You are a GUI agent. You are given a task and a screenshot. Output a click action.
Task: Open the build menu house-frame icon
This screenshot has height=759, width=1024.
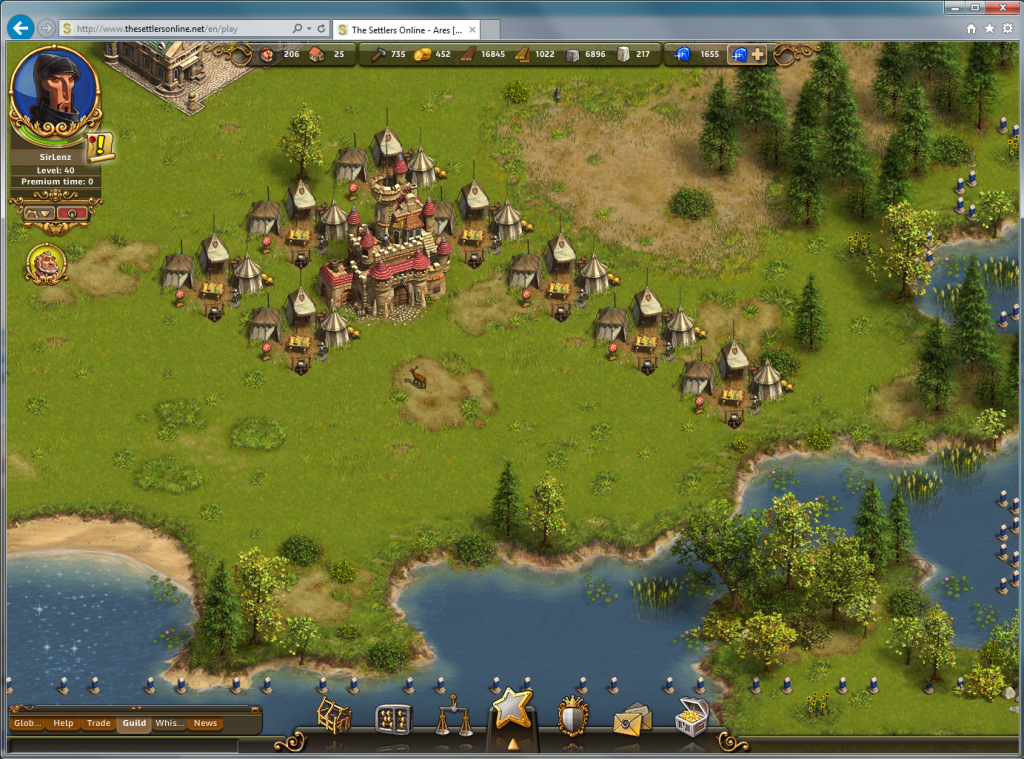[x=334, y=717]
